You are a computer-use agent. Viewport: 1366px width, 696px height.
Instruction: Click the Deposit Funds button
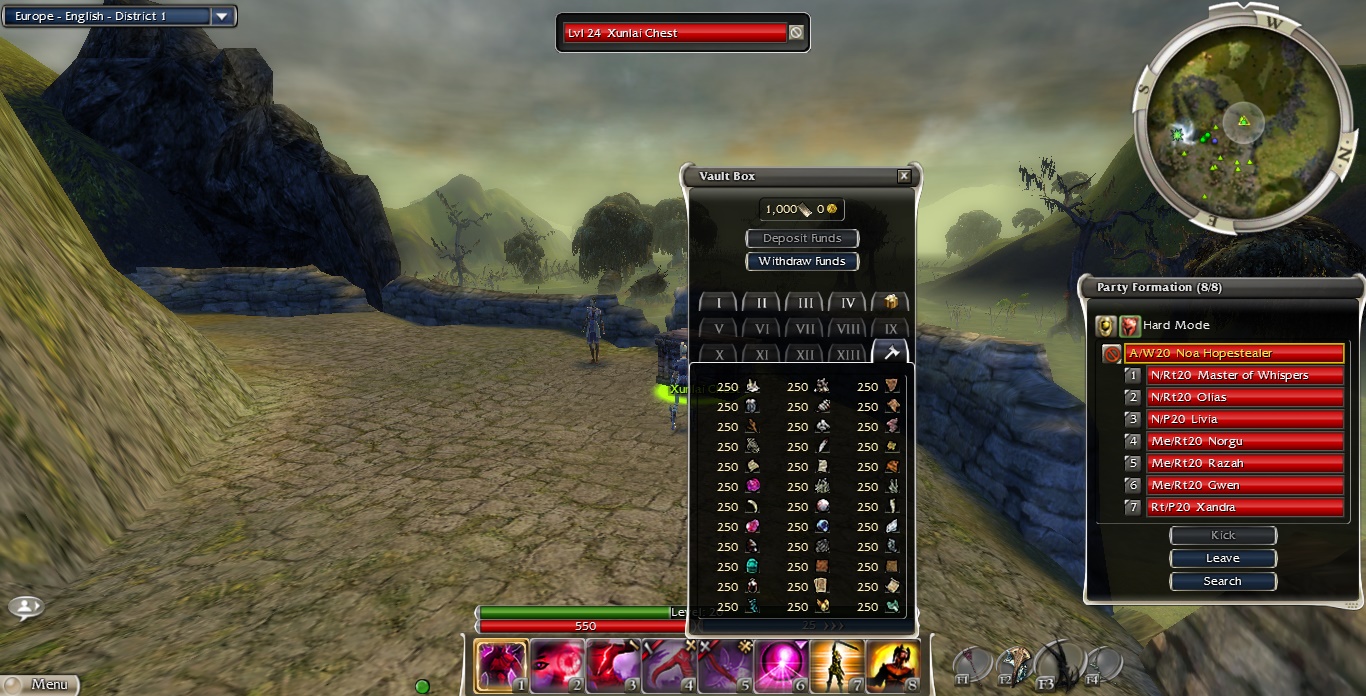click(x=802, y=238)
